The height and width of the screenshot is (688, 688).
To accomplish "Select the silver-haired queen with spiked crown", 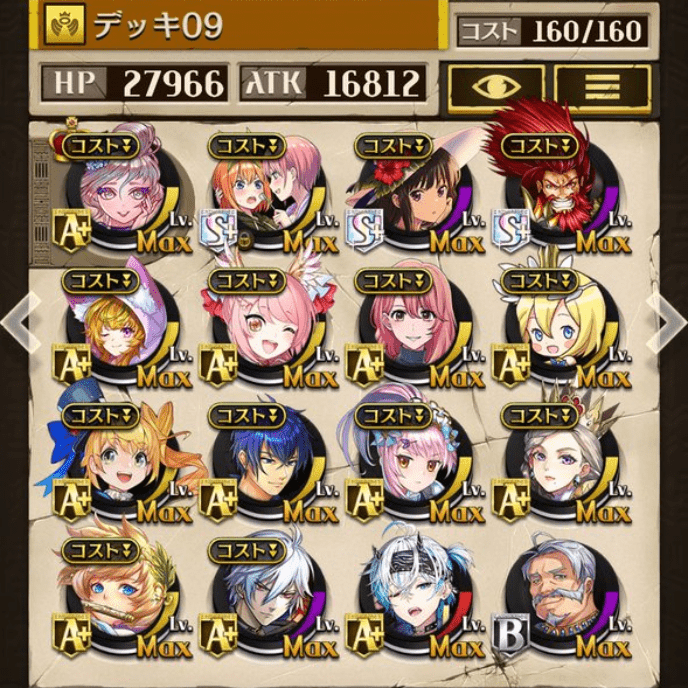I will coord(548,462).
